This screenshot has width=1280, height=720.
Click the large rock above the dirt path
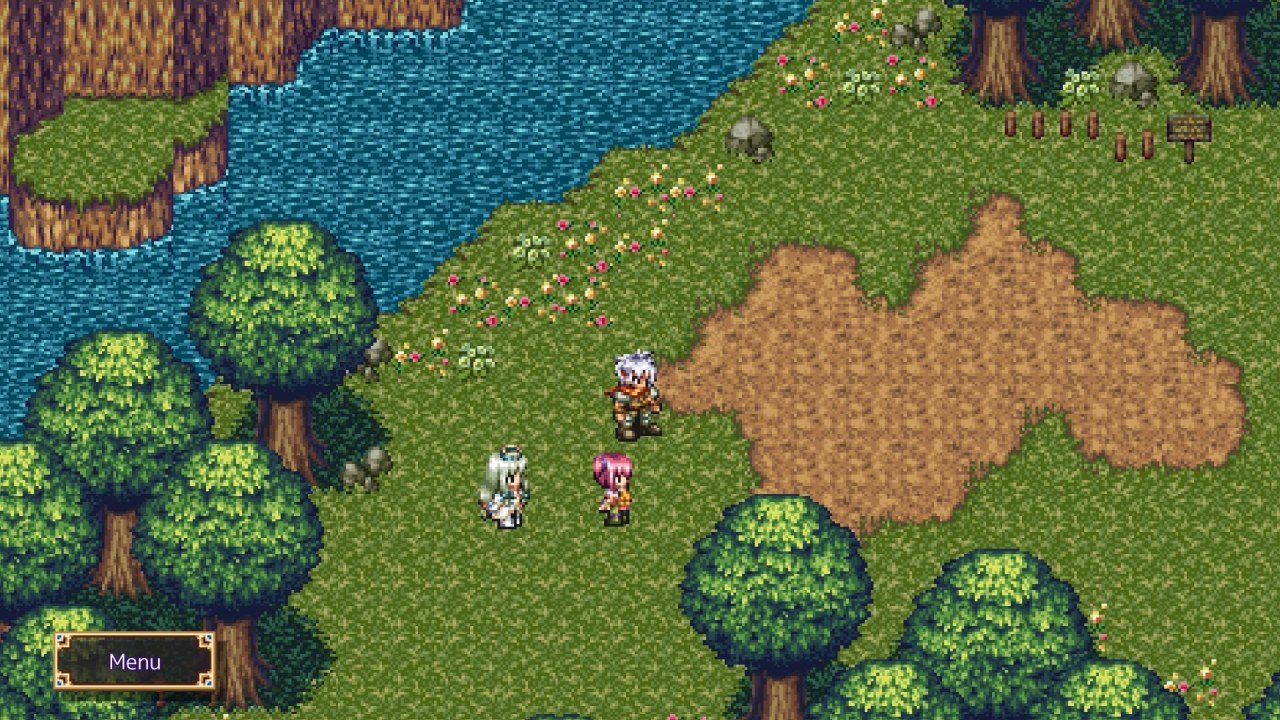point(750,138)
